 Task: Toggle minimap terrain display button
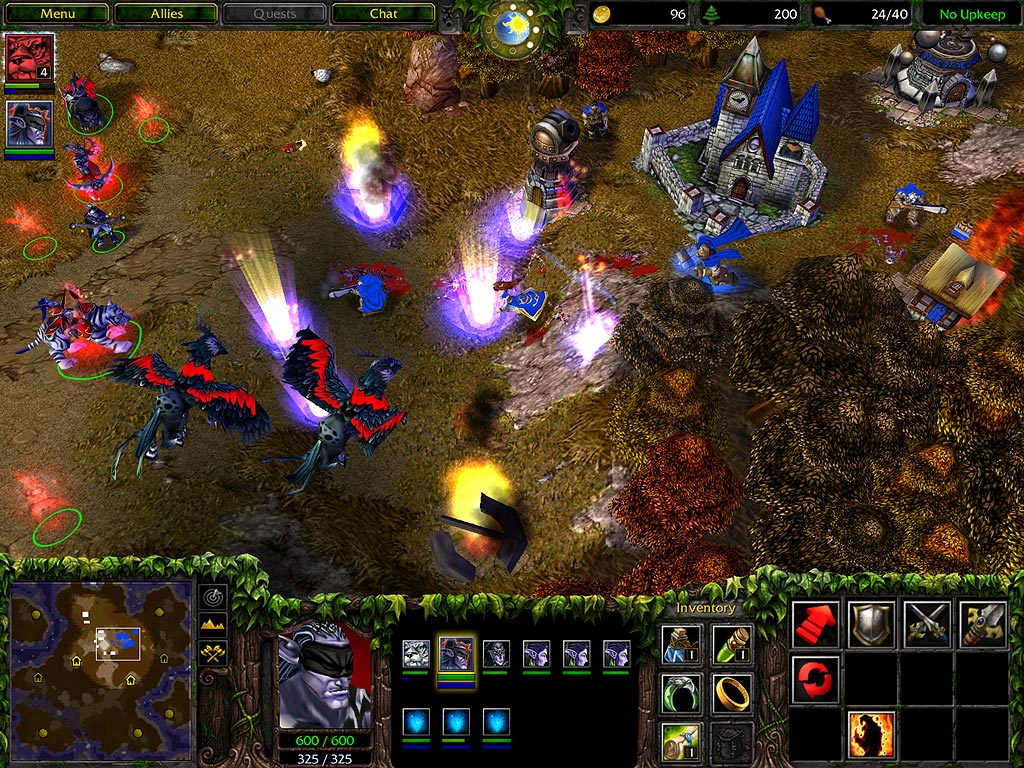click(x=214, y=625)
